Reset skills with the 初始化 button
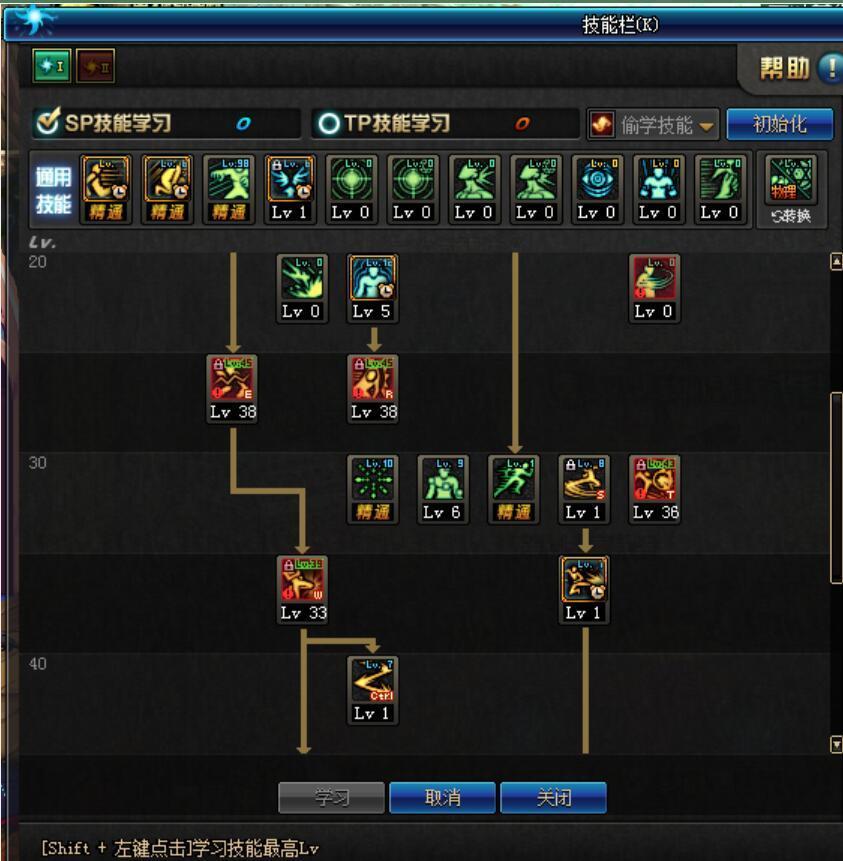The height and width of the screenshot is (861, 843). click(x=779, y=124)
